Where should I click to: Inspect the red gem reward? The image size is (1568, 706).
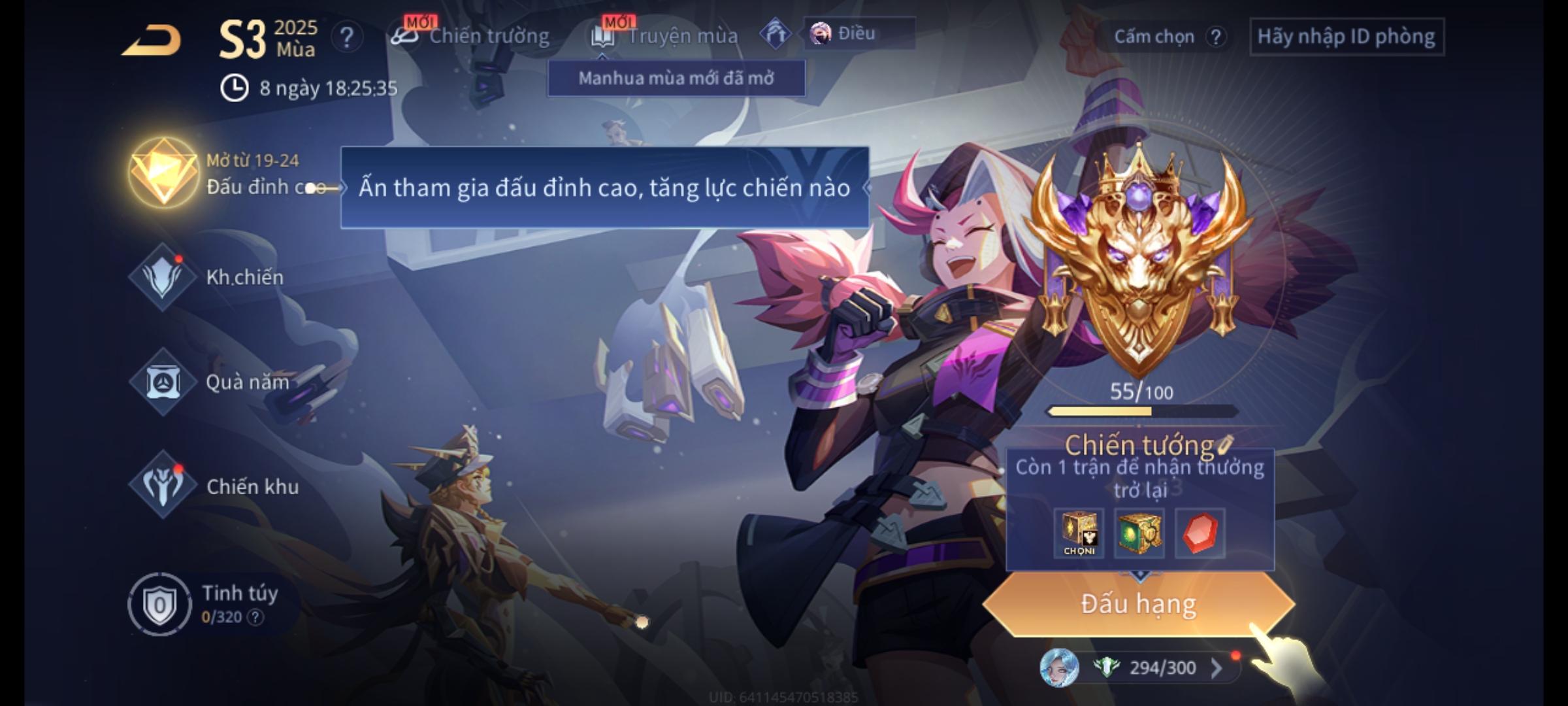click(x=1200, y=533)
